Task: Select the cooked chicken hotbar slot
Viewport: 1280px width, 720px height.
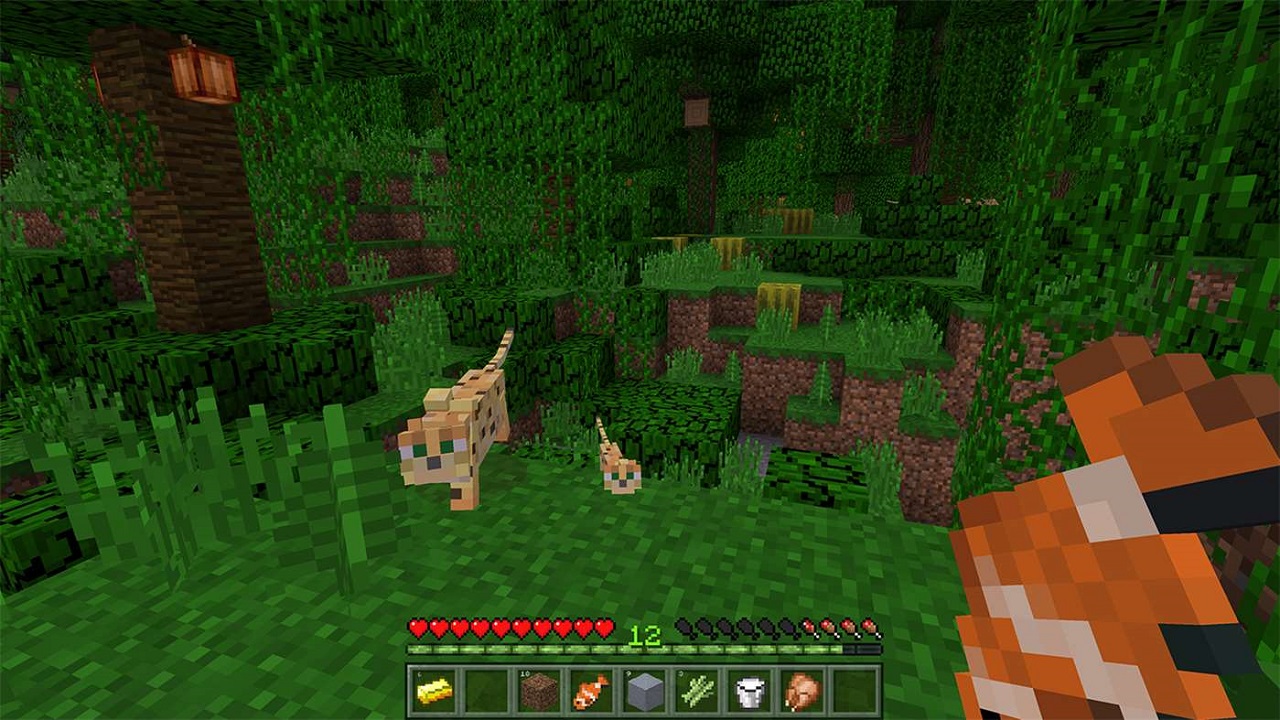Action: (800, 690)
